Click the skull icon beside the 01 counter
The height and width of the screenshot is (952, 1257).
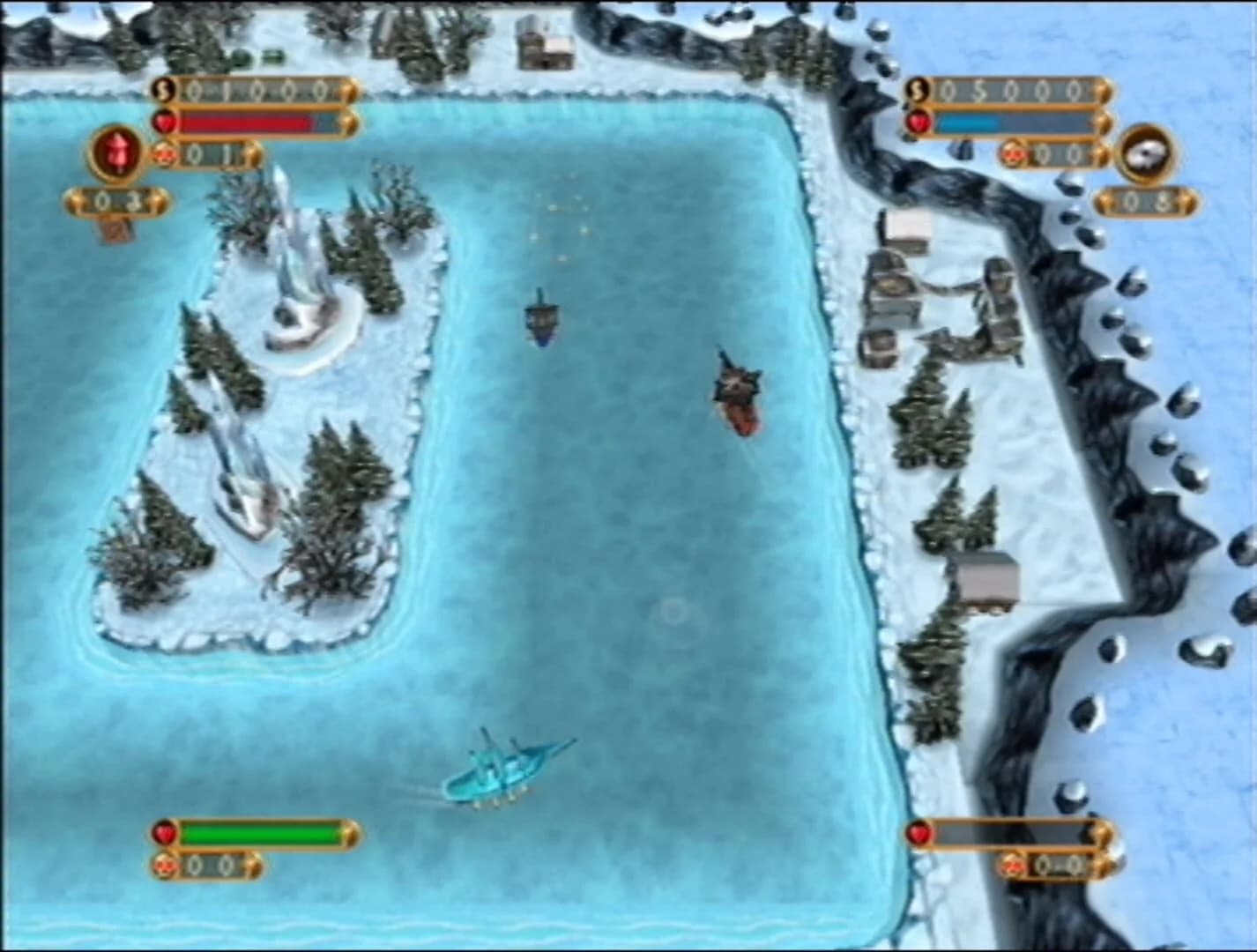[163, 152]
